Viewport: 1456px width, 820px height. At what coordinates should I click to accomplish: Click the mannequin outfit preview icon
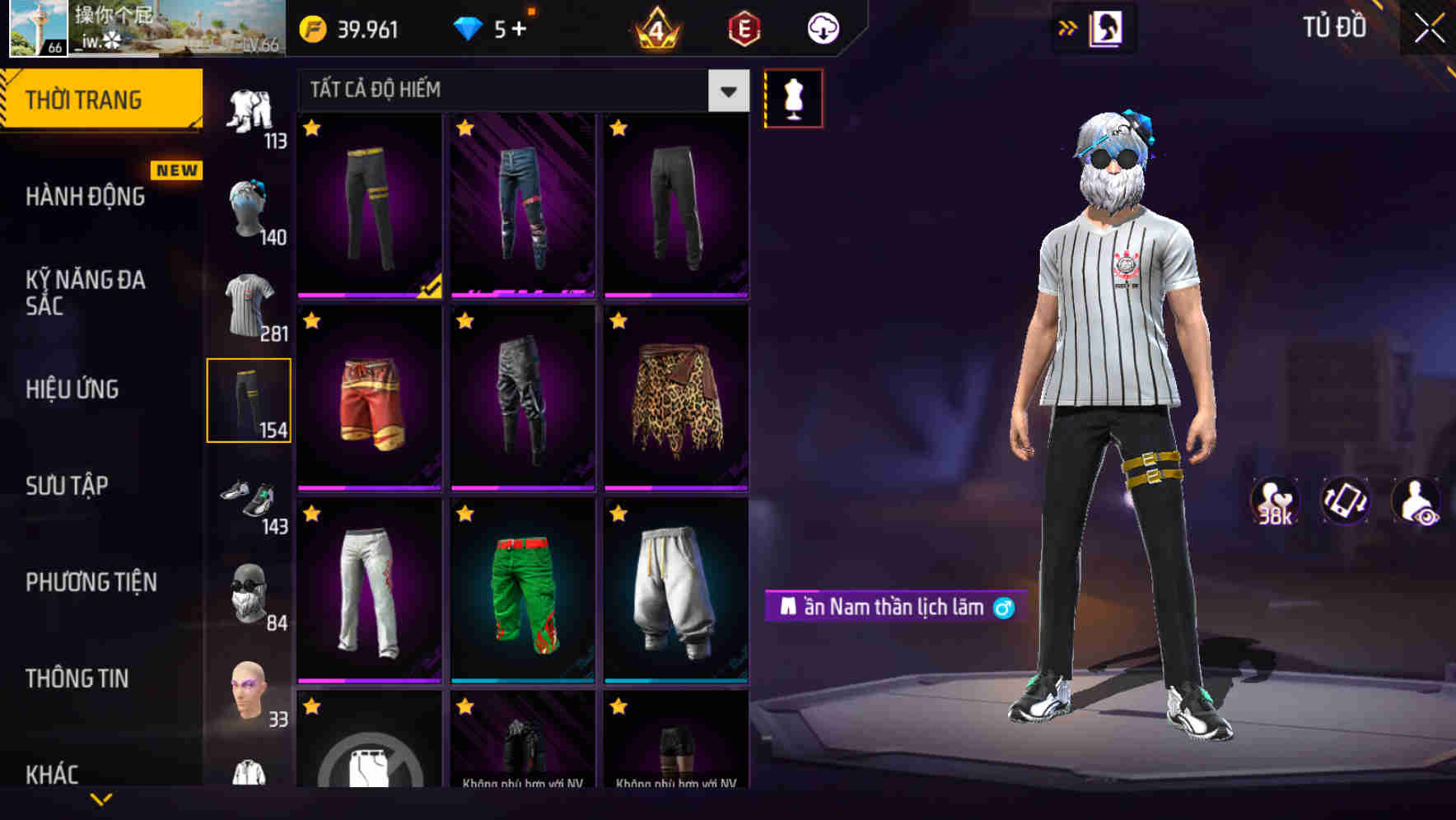(x=793, y=97)
